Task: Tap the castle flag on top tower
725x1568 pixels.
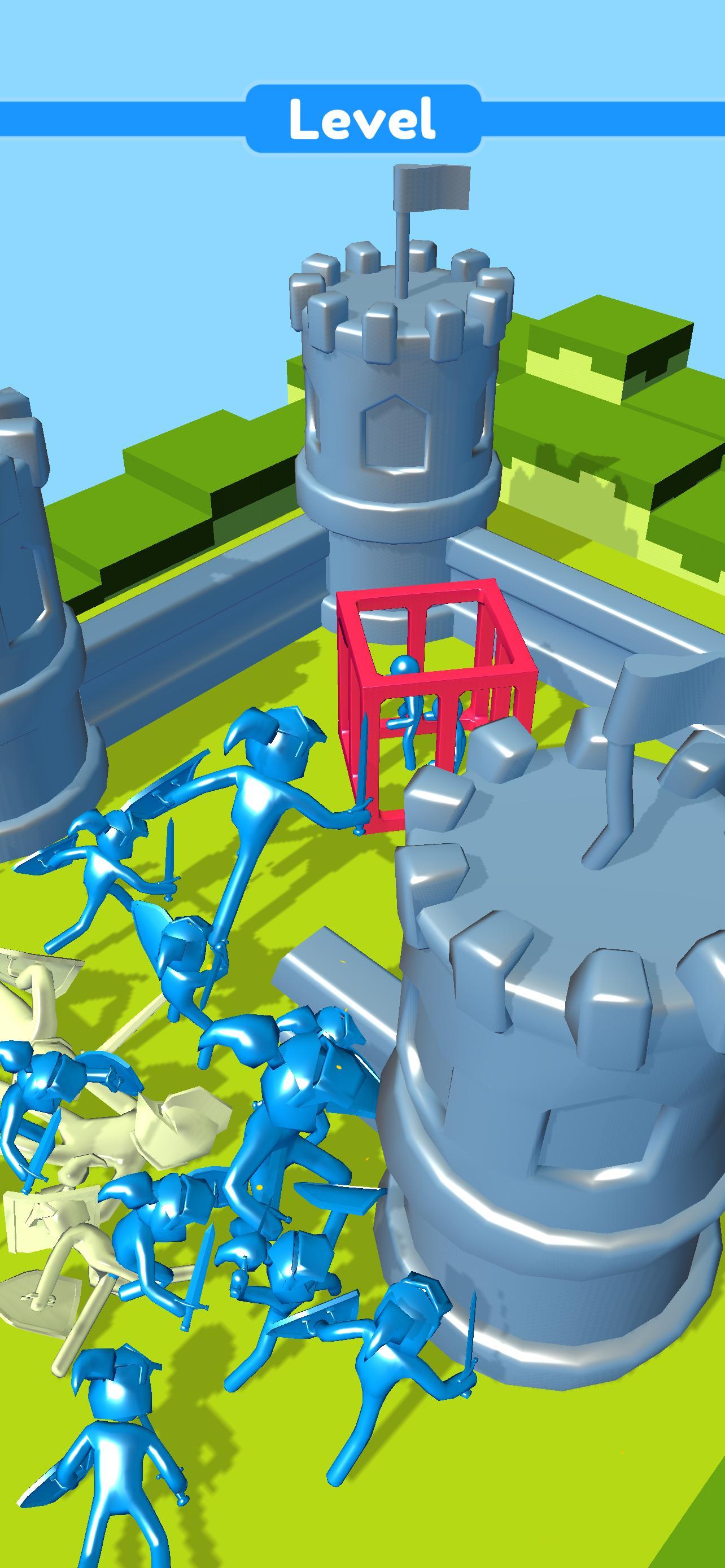Action: coord(432,189)
